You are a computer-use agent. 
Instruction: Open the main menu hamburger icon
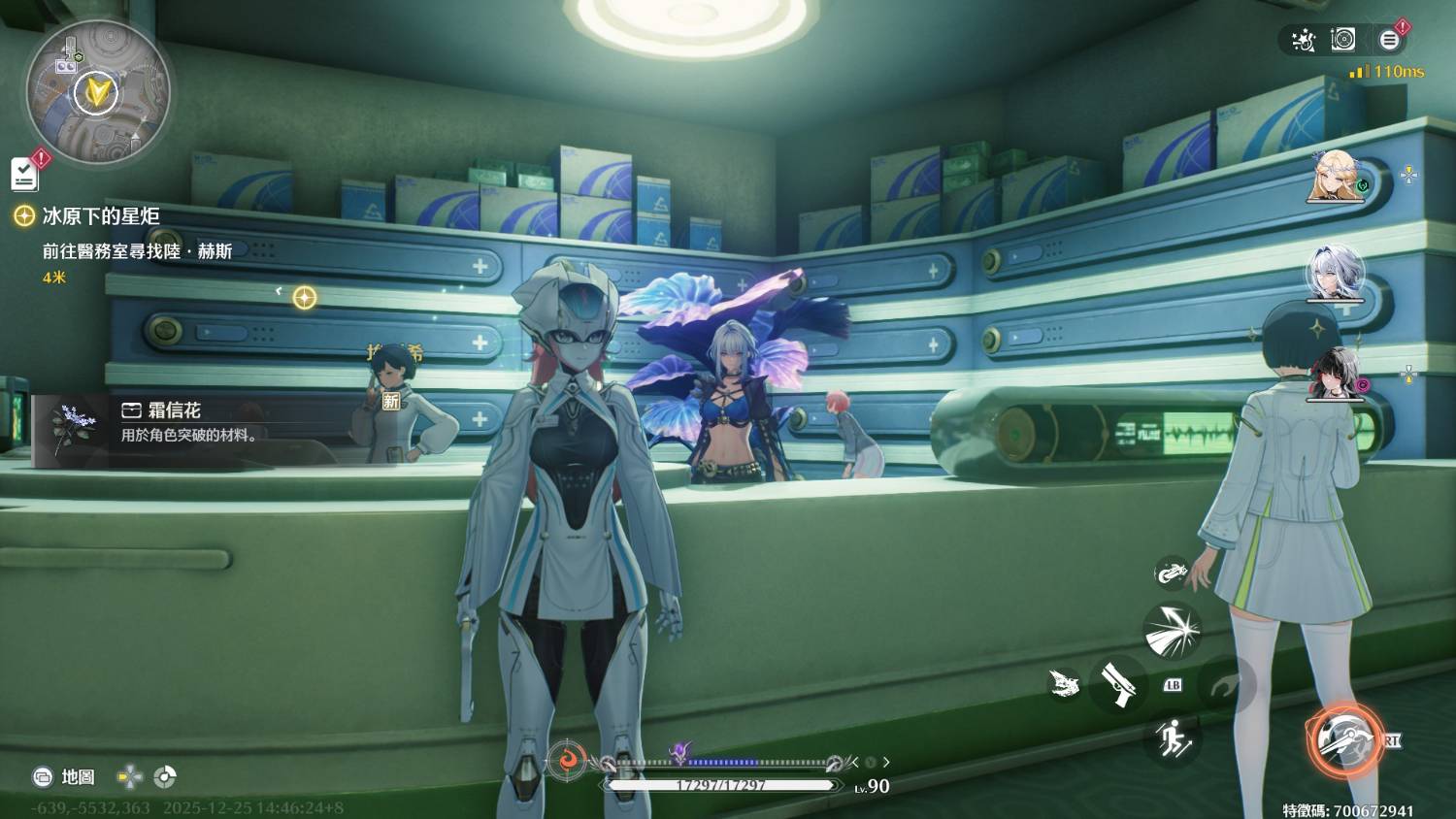1389,40
